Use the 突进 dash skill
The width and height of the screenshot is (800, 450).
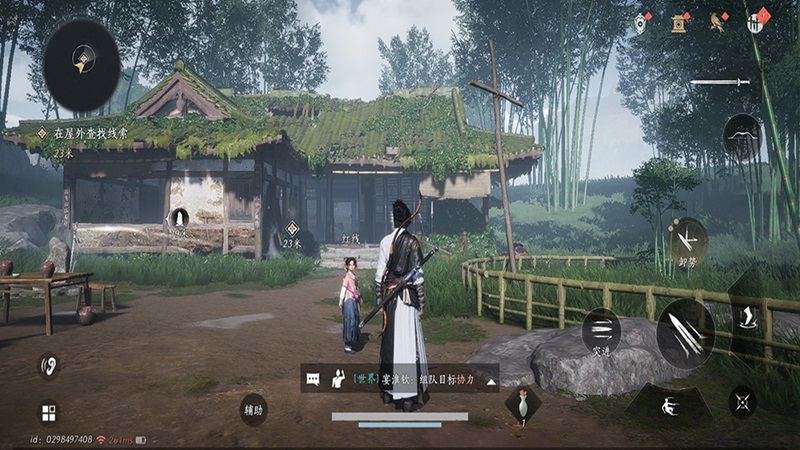pos(602,330)
